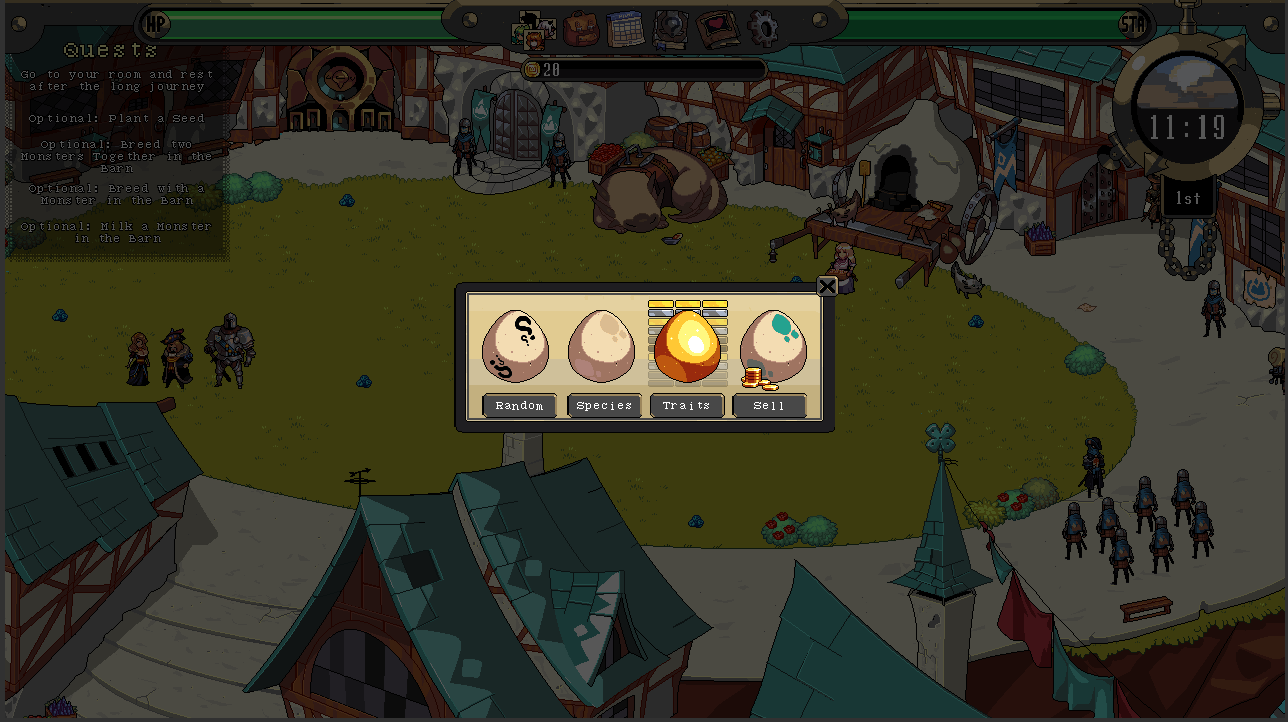
Task: Open the calendar
Action: (626, 30)
